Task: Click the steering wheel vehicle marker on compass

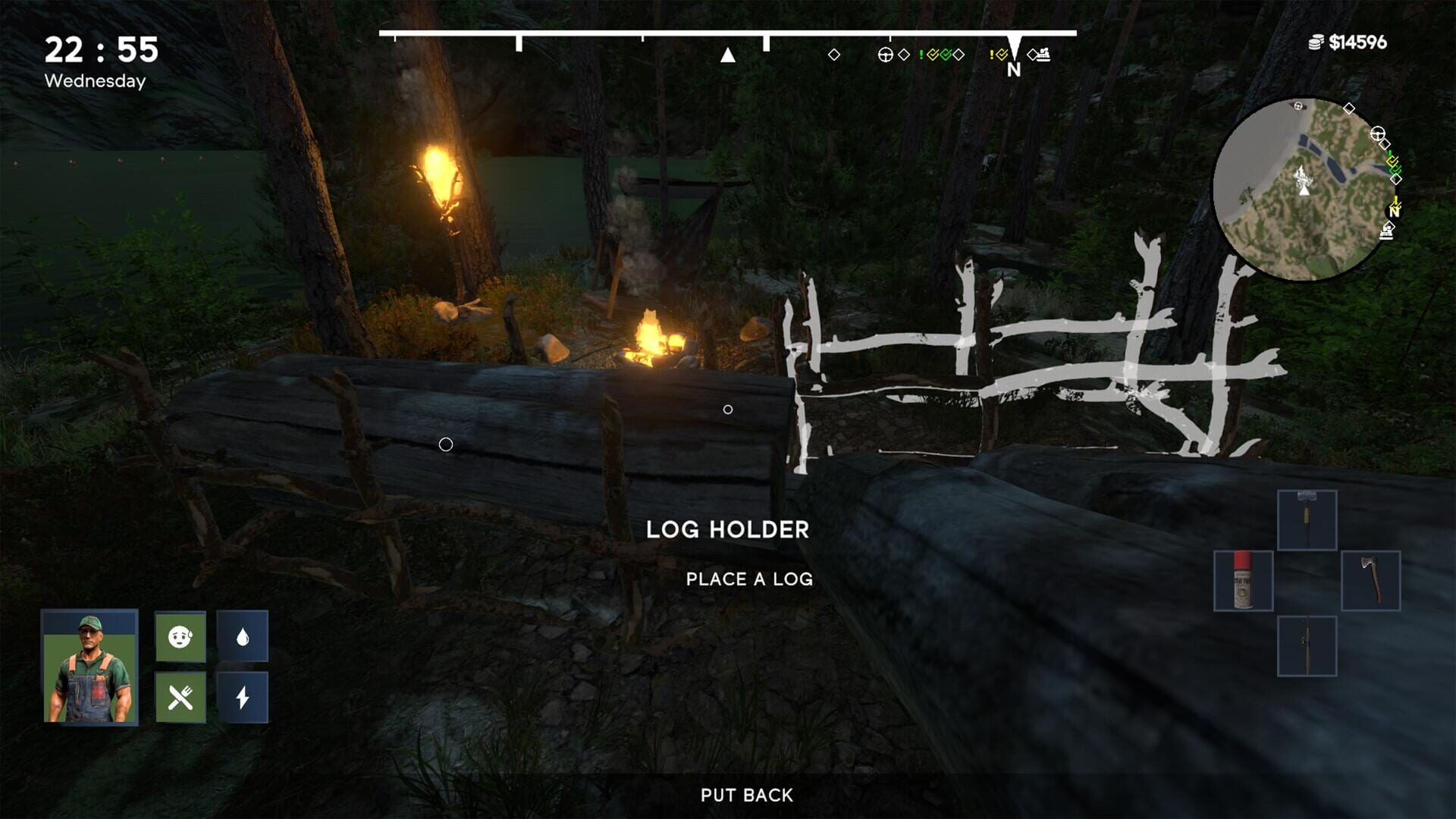Action: 885,55
